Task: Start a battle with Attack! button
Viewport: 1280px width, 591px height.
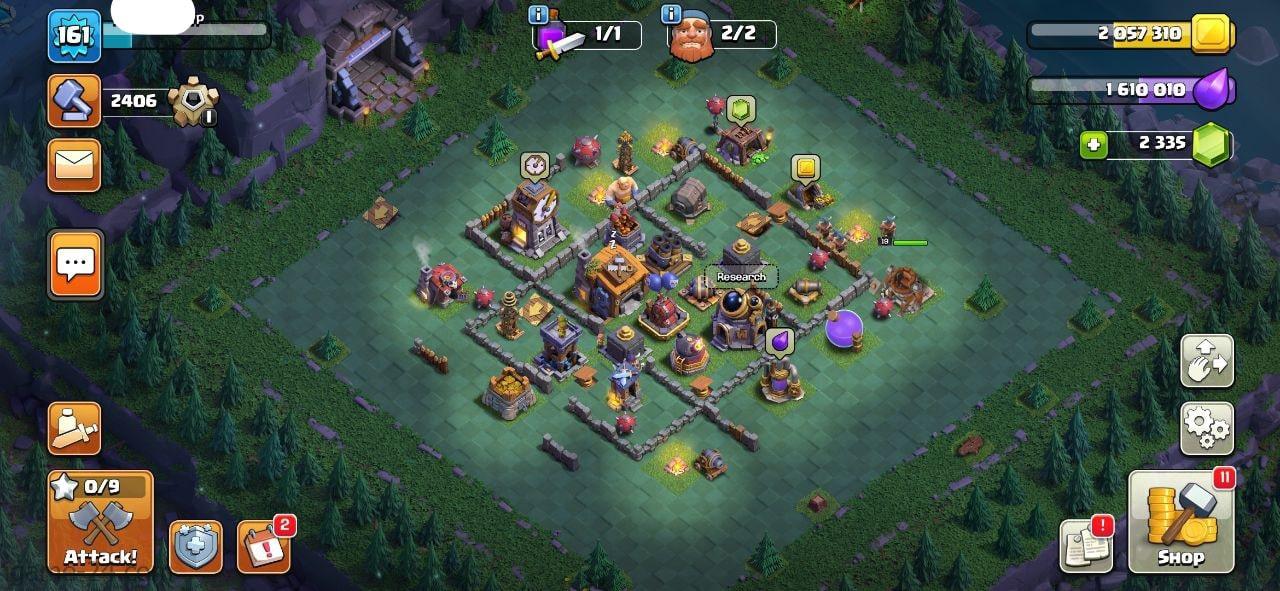Action: point(100,522)
